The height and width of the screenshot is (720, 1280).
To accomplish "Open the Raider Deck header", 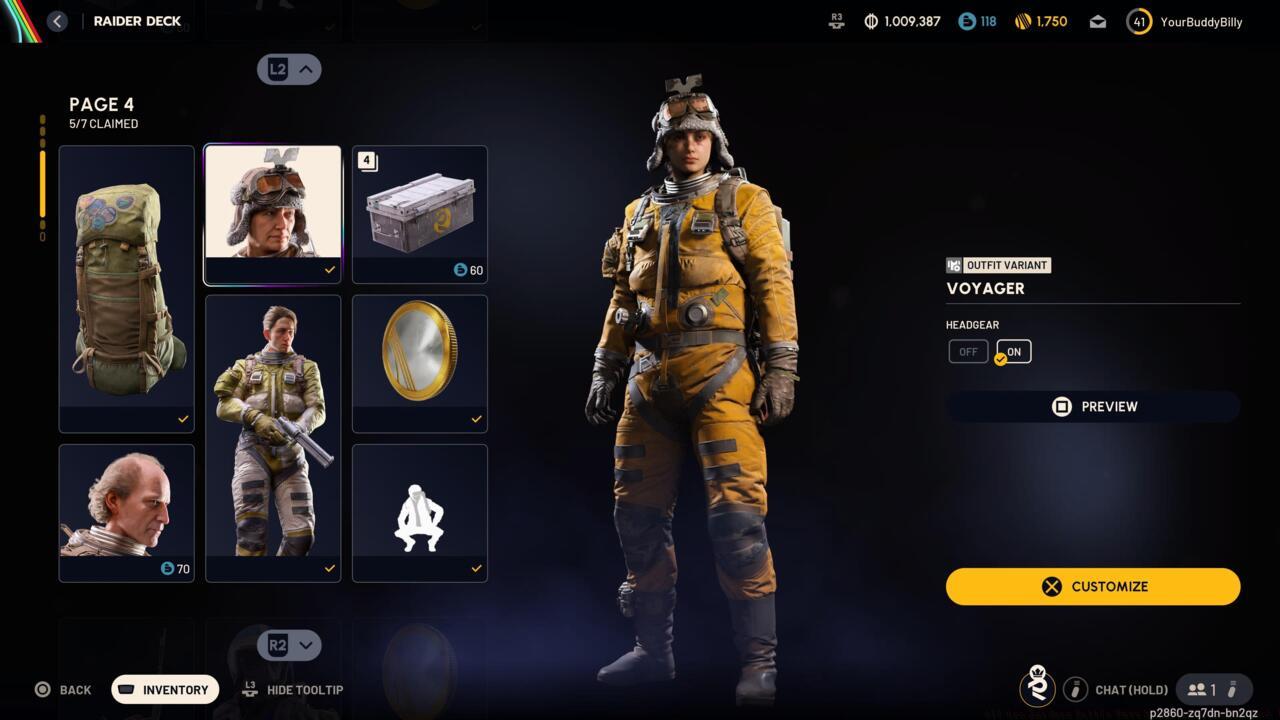I will [137, 20].
